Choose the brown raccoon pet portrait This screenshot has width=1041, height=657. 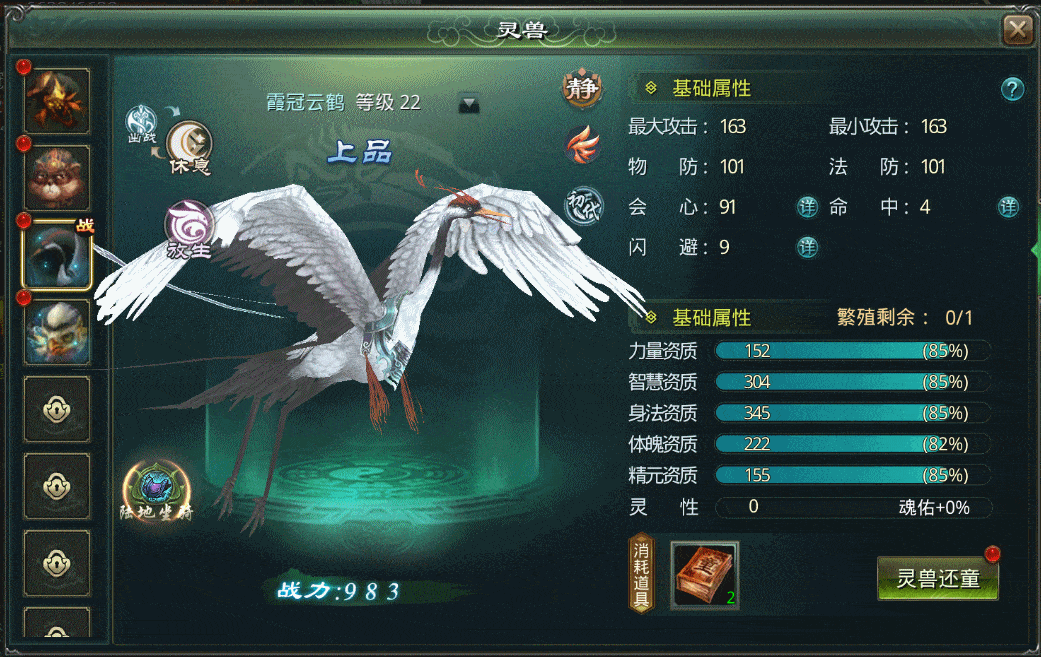pyautogui.click(x=57, y=178)
